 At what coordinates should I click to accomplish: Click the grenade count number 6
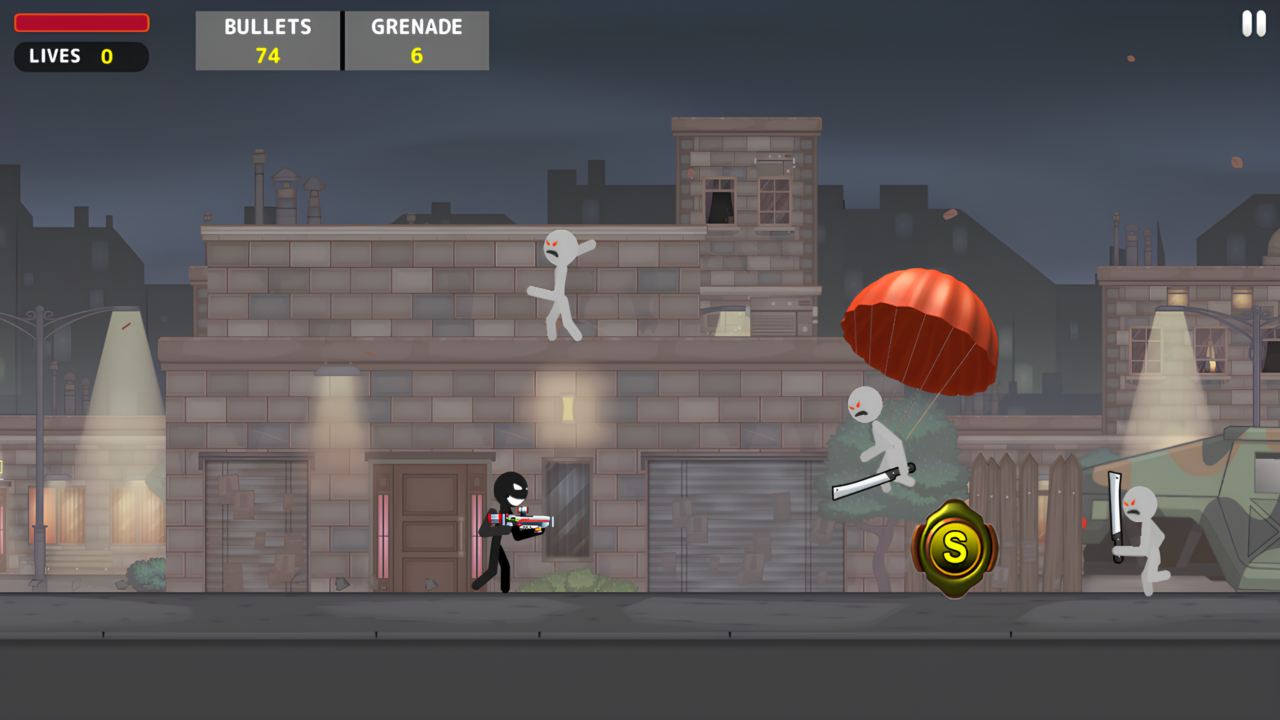(x=416, y=54)
